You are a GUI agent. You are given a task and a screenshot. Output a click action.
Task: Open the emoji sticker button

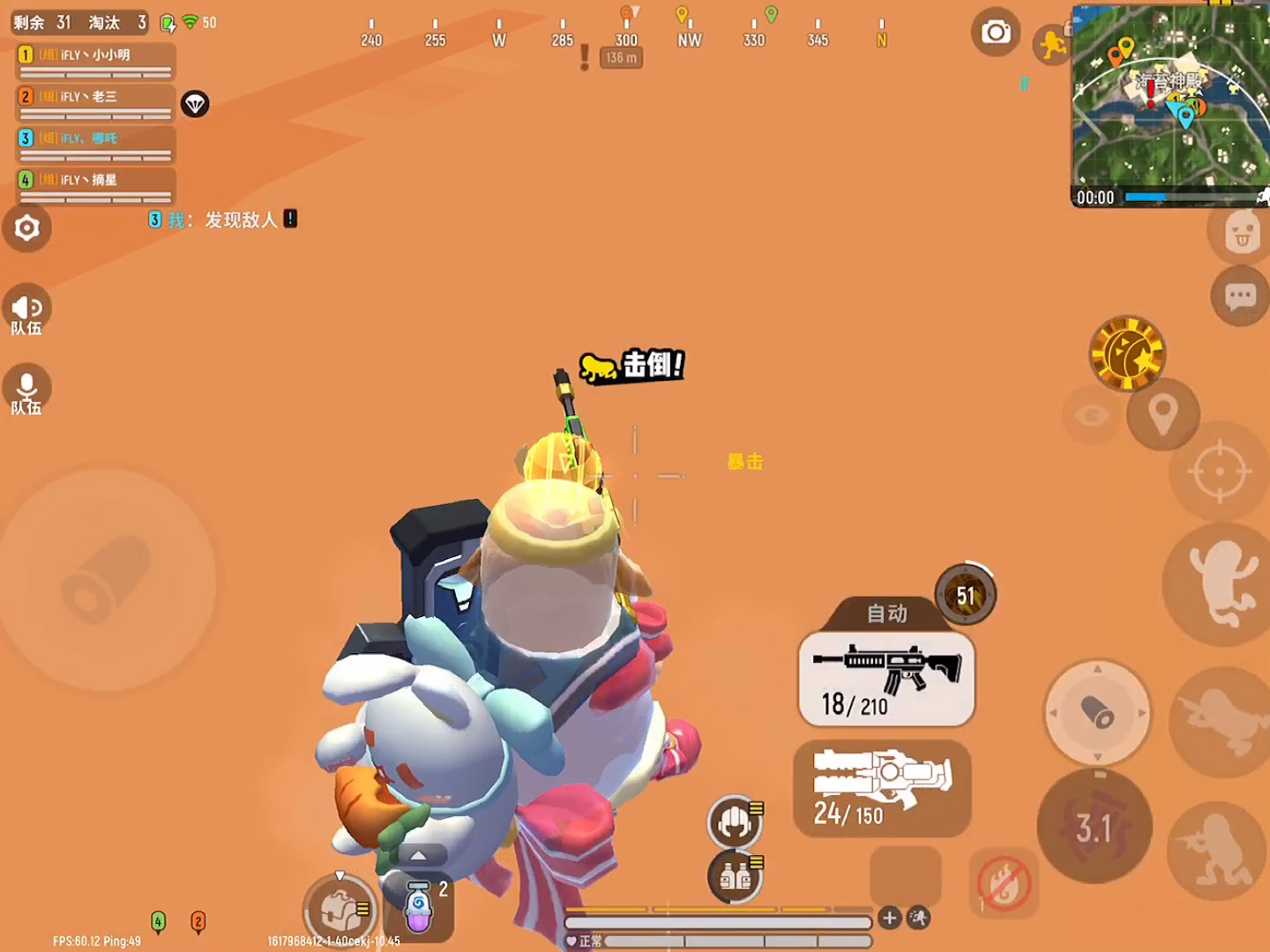click(x=1241, y=232)
